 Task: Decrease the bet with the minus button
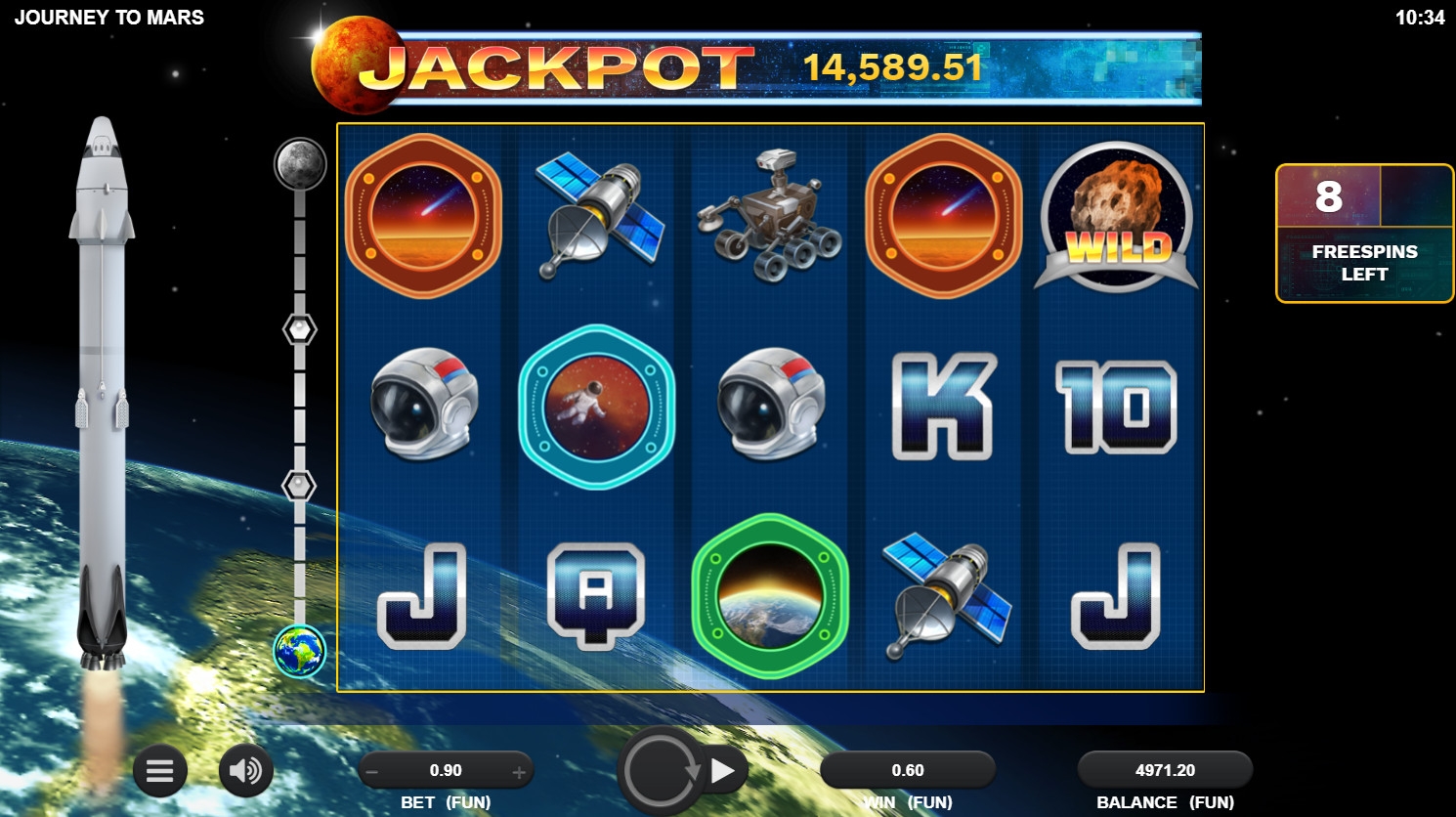[x=371, y=772]
